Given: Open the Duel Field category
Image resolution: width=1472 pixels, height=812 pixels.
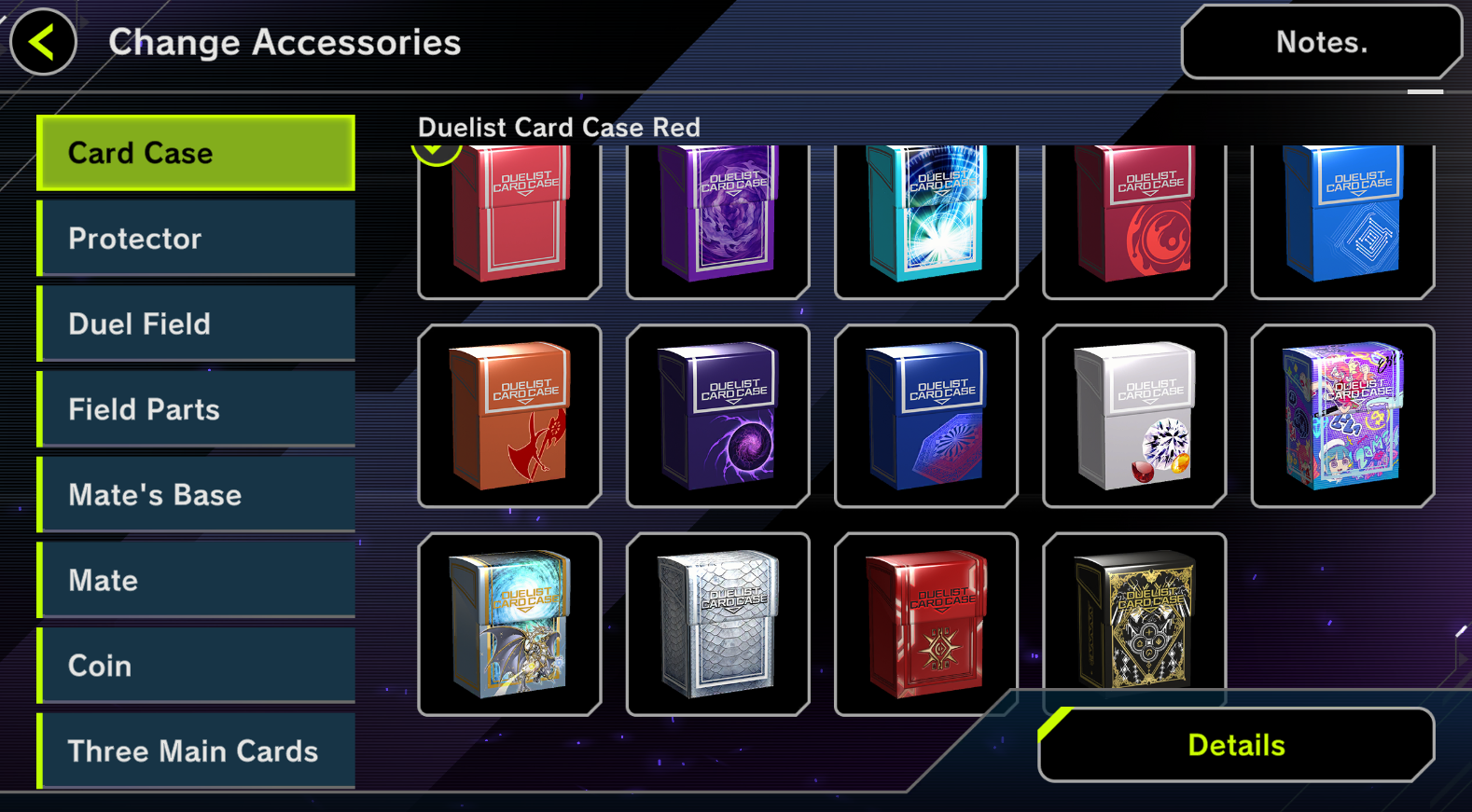Looking at the screenshot, I should tap(196, 323).
